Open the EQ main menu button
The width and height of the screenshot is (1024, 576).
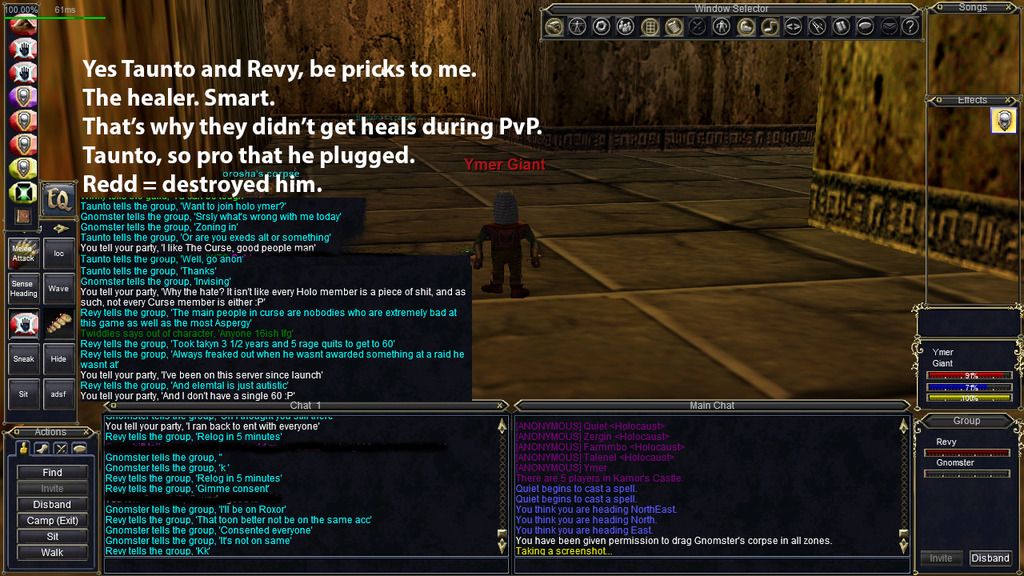tap(59, 196)
